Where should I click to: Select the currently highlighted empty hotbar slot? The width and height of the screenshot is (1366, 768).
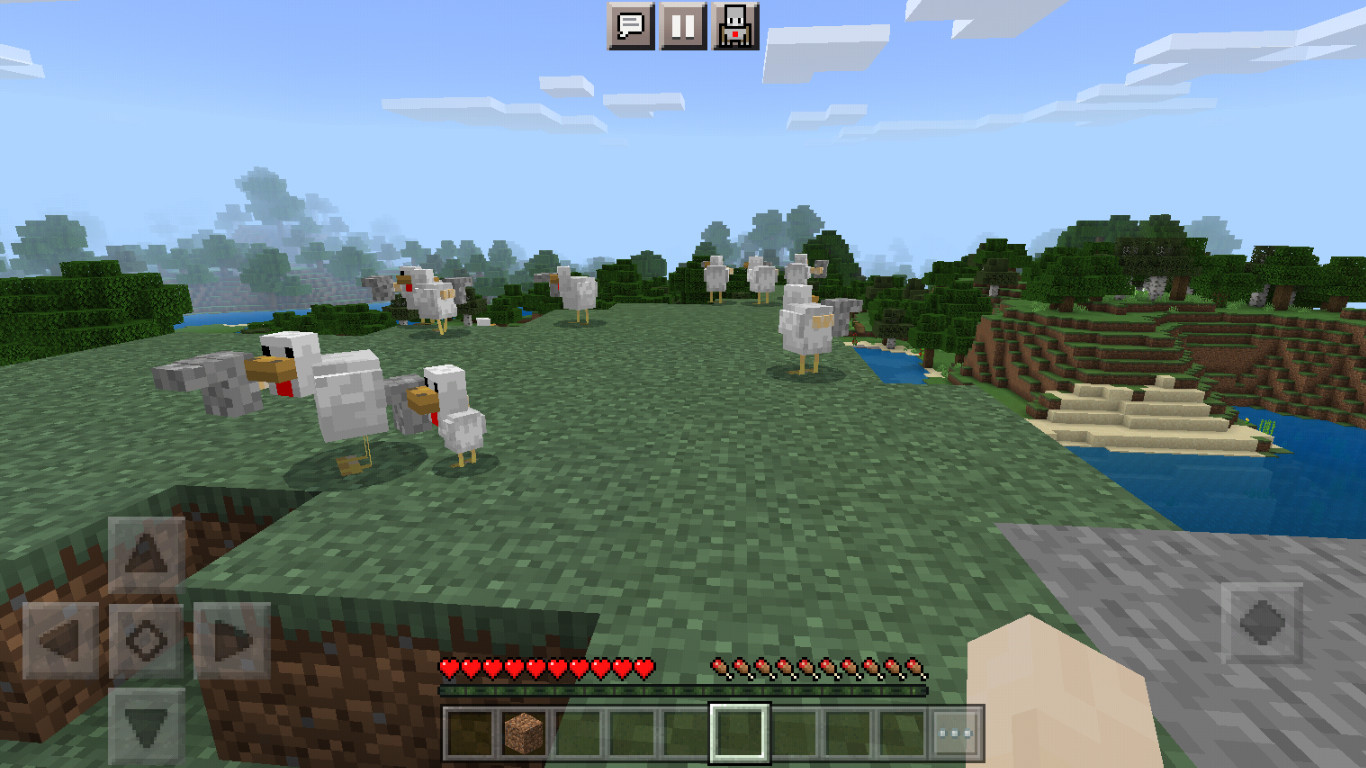[738, 732]
